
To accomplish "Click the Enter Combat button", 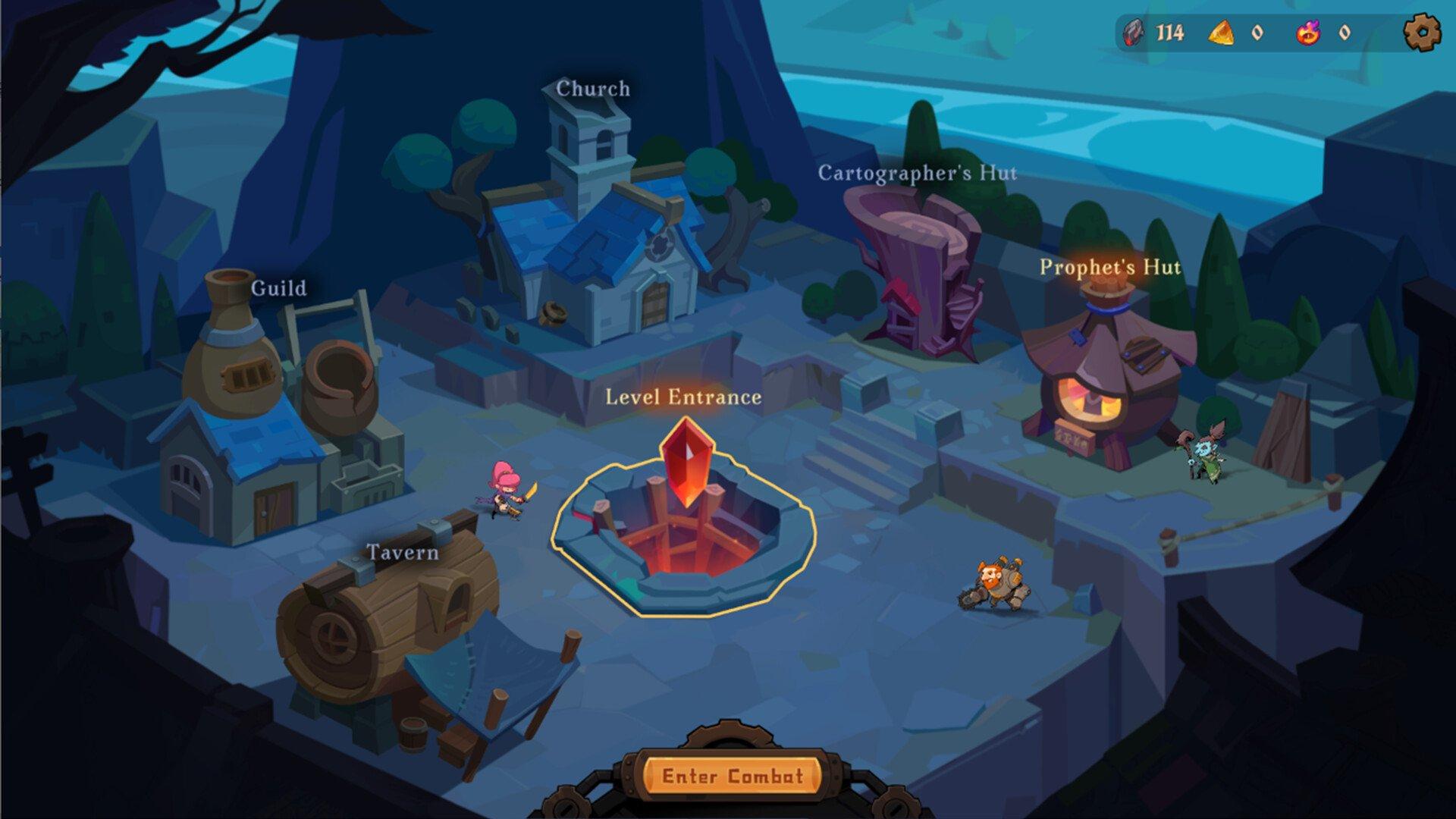I will click(732, 776).
